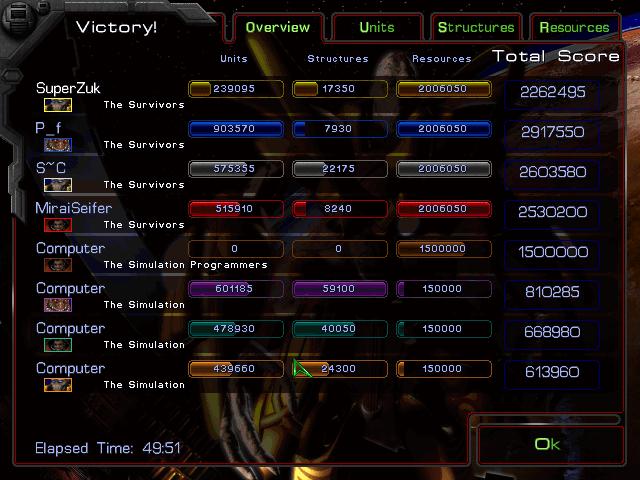Switch to the Overview tab
The image size is (640, 480).
click(278, 27)
